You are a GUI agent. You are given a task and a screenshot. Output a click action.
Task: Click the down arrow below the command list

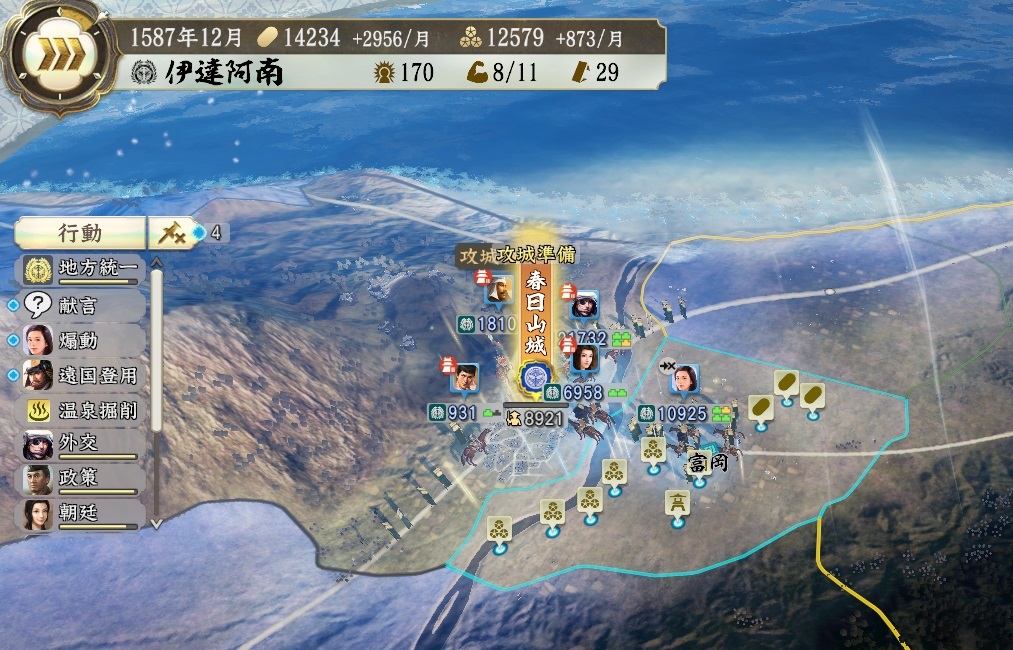pyautogui.click(x=156, y=522)
